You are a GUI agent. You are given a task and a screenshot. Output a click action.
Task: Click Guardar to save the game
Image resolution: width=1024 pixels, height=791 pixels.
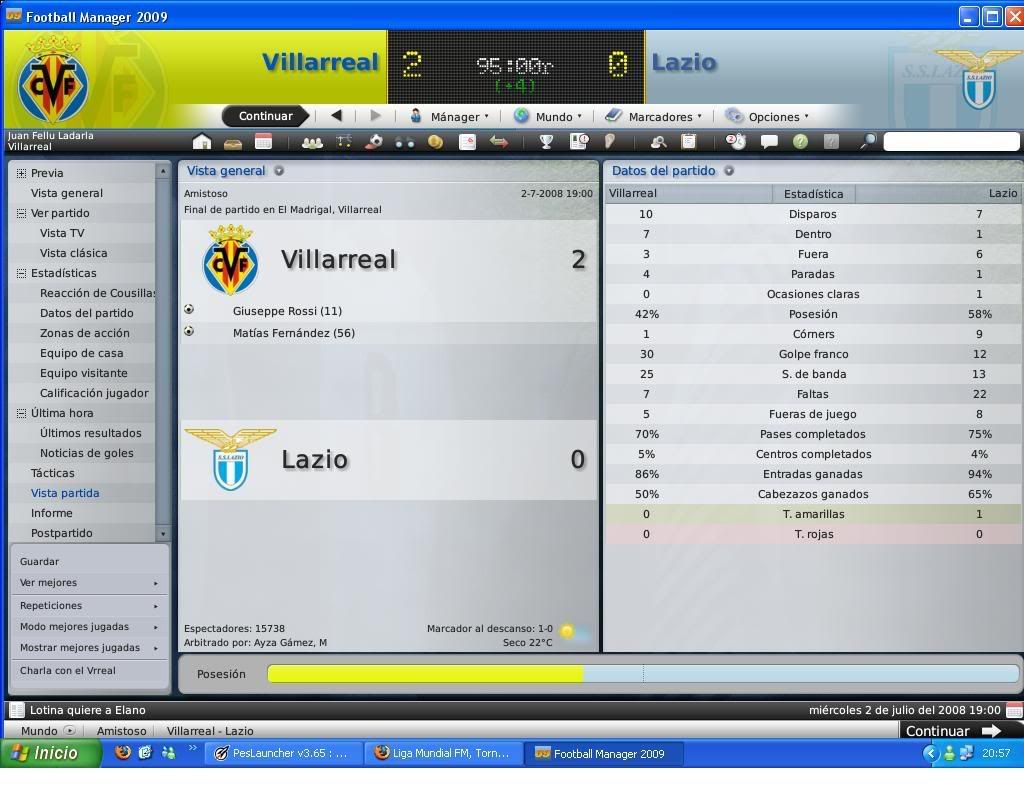pyautogui.click(x=40, y=562)
